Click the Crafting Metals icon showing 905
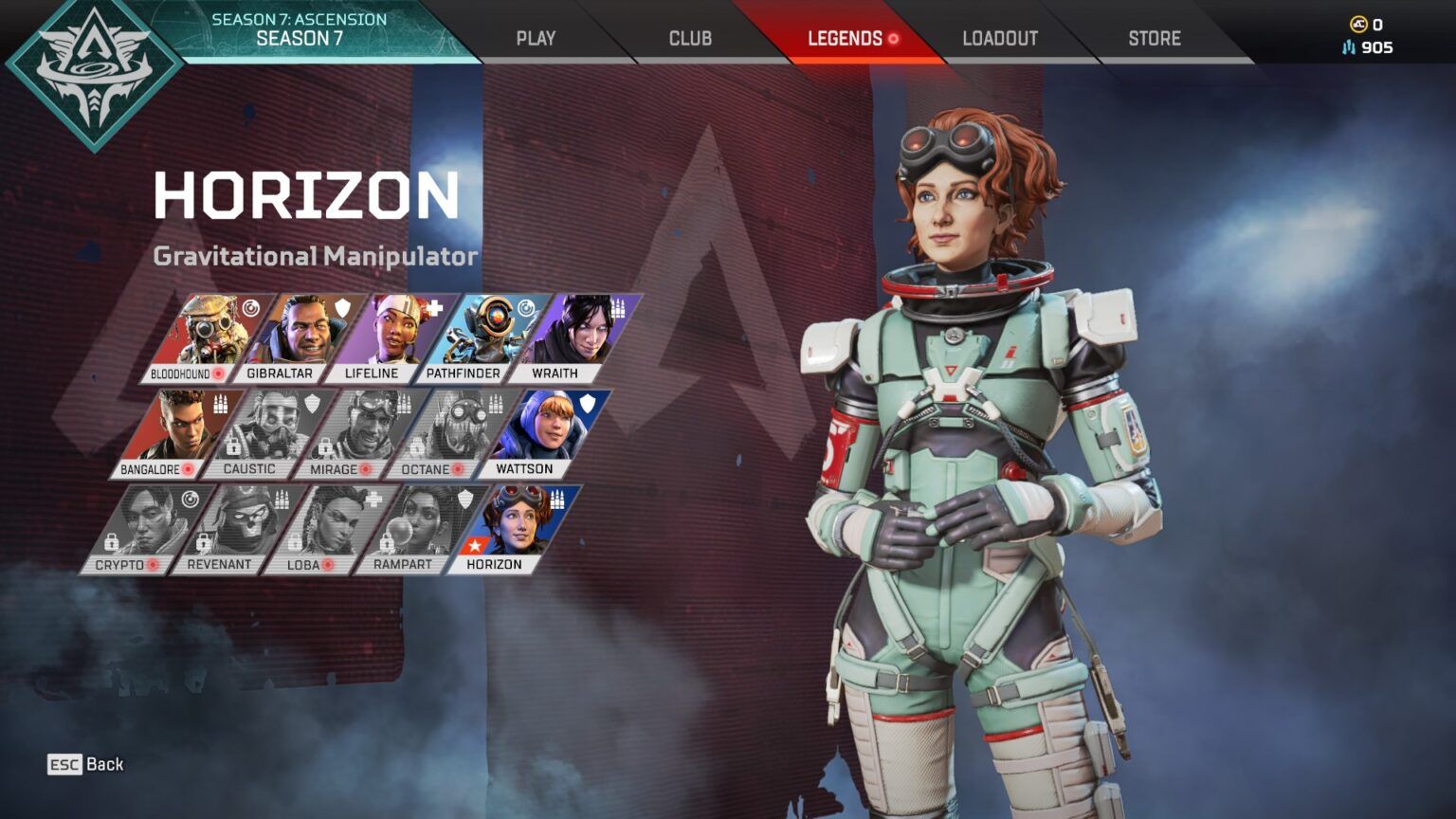1456x819 pixels. click(x=1348, y=48)
